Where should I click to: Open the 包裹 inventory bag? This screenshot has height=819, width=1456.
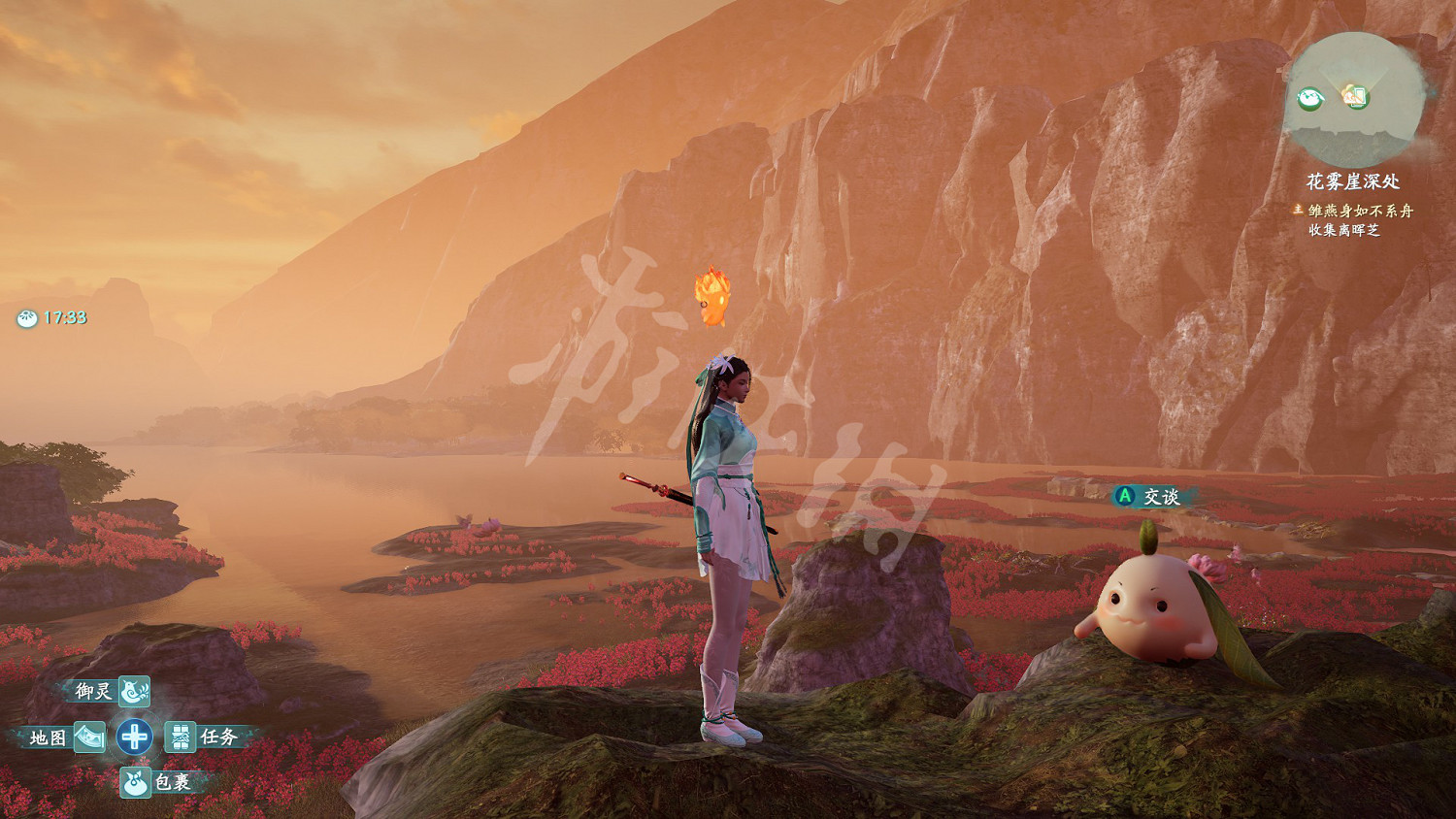pyautogui.click(x=135, y=782)
